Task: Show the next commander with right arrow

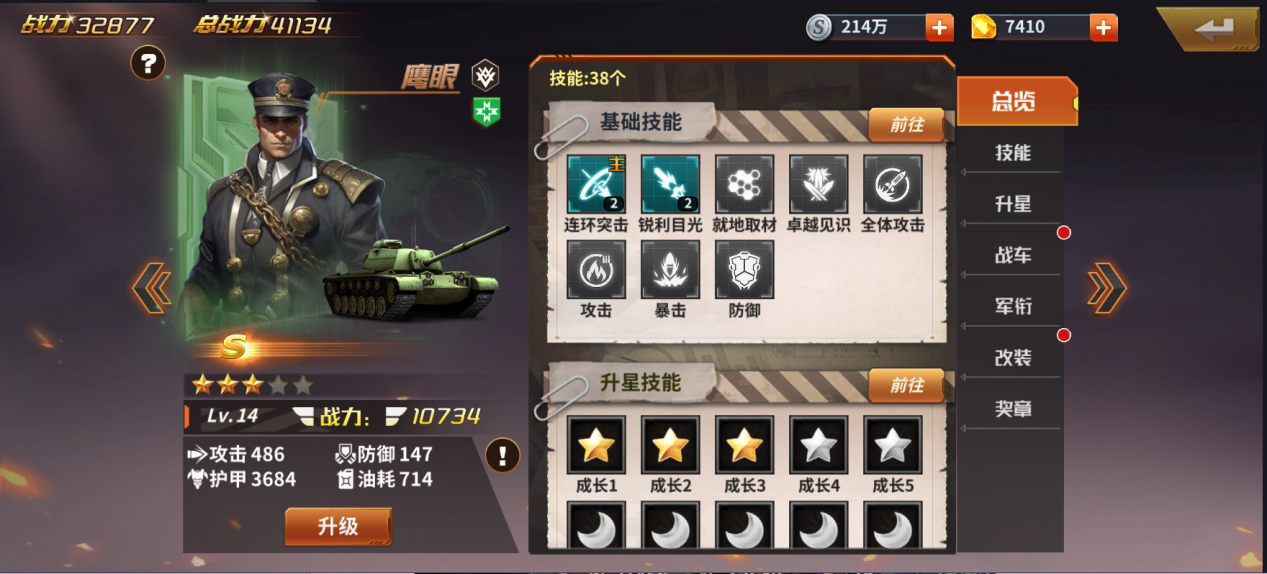Action: [1107, 288]
